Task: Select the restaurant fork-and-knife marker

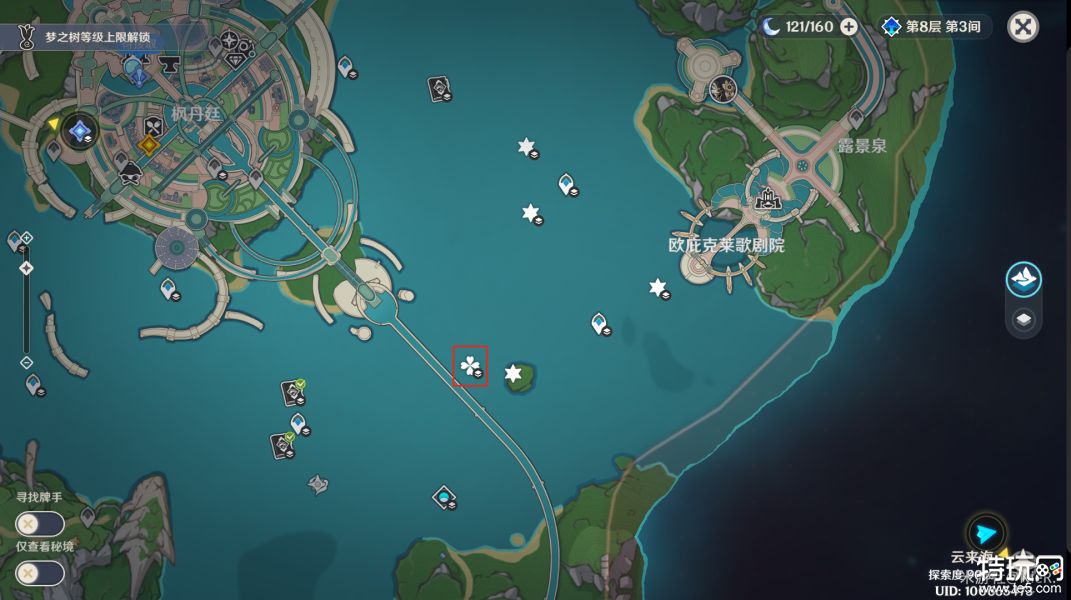Action: [153, 126]
